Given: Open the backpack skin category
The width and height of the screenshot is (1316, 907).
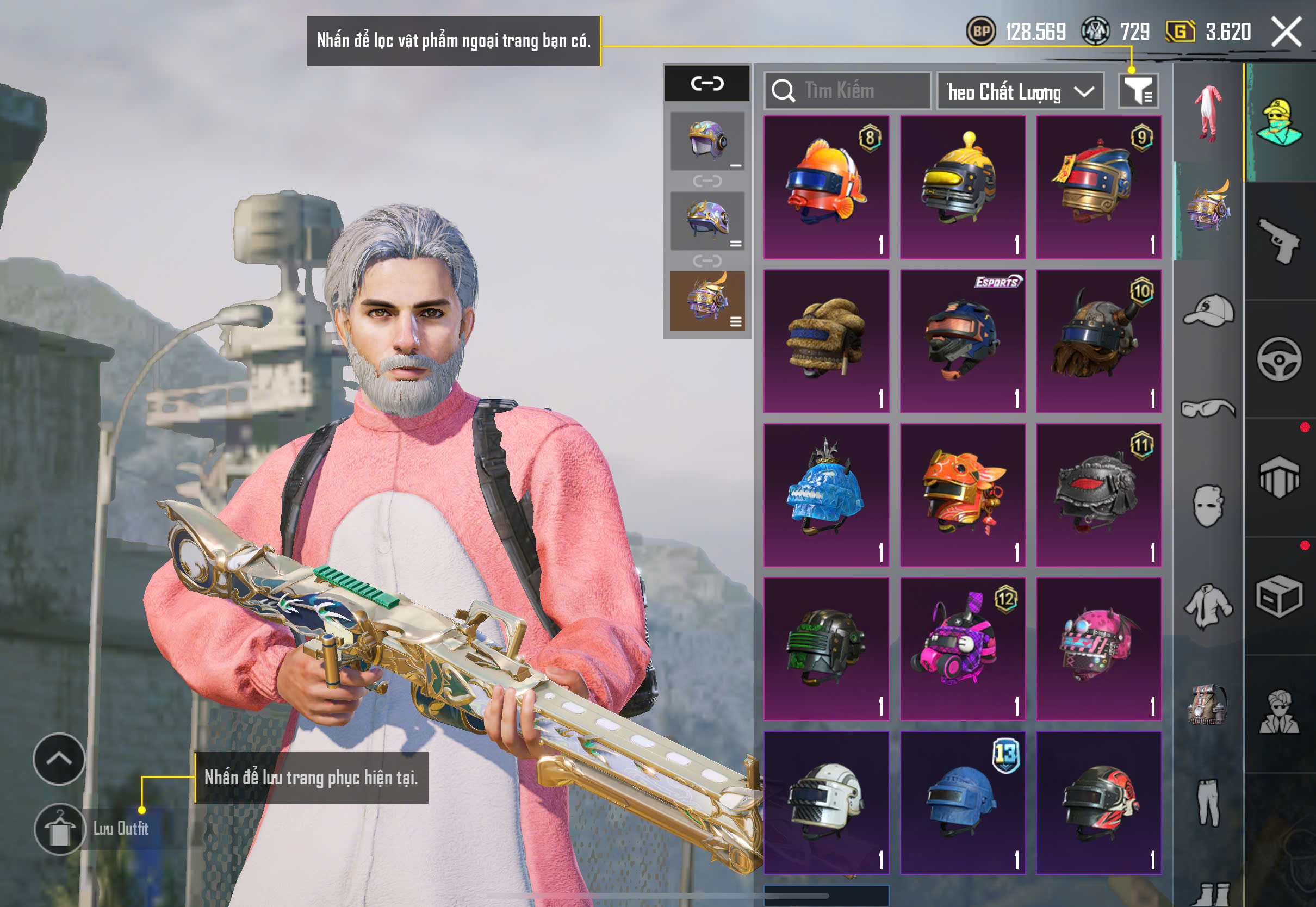Looking at the screenshot, I should pyautogui.click(x=1209, y=705).
